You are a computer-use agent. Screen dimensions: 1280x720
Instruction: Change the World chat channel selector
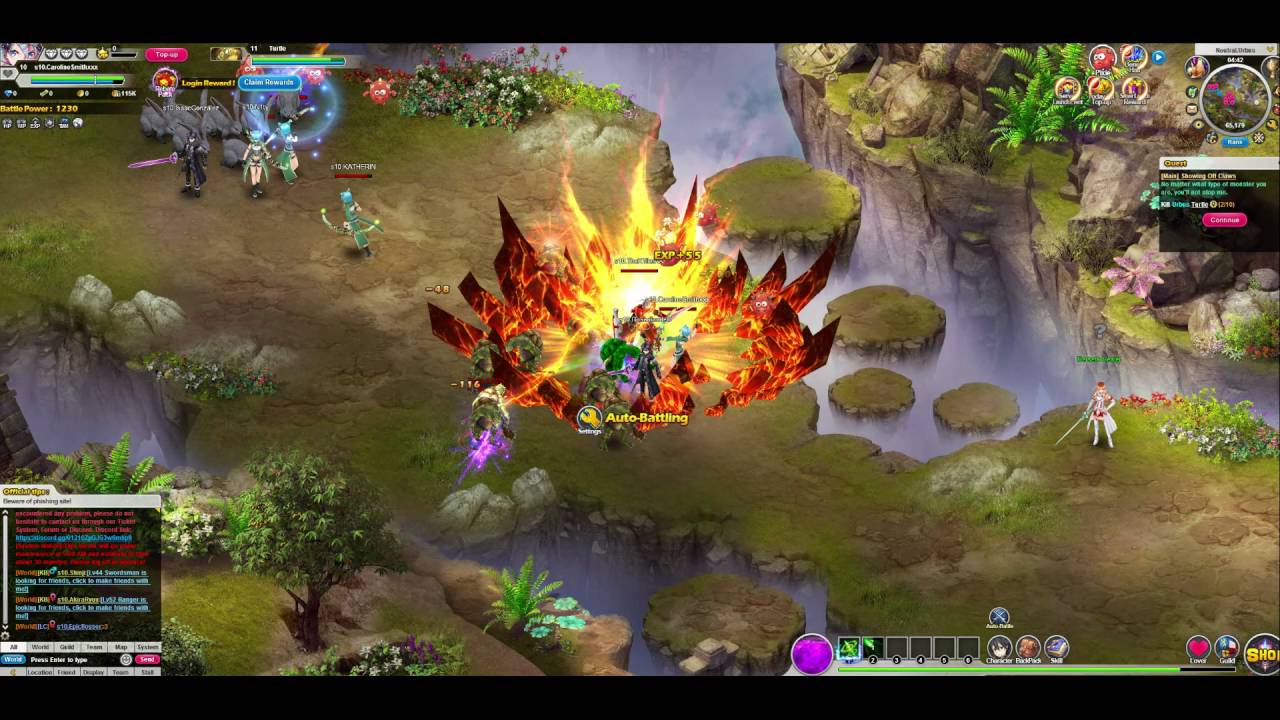coord(14,658)
